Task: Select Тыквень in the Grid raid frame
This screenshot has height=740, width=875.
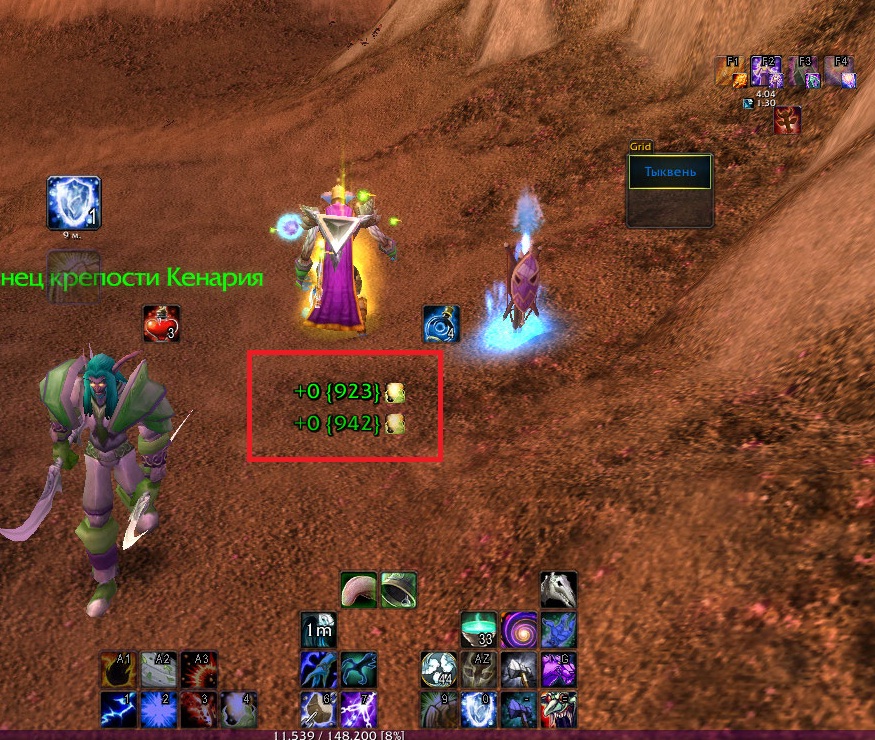Action: tap(669, 173)
